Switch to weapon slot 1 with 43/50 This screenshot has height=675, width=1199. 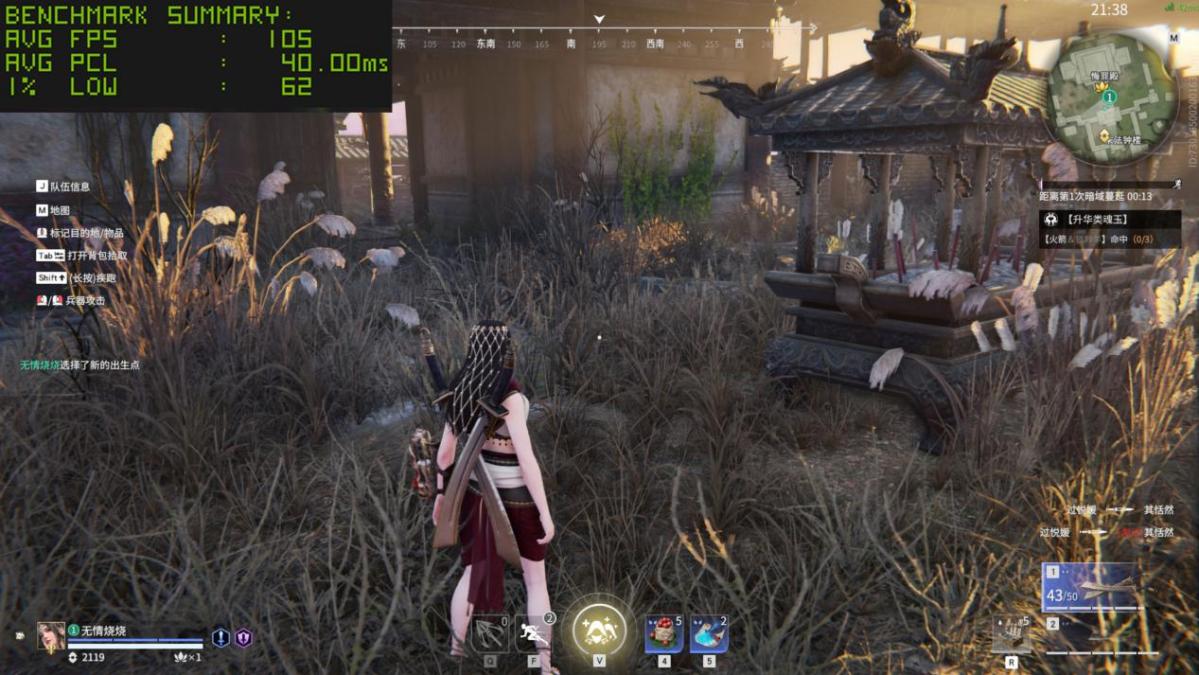coord(1090,587)
